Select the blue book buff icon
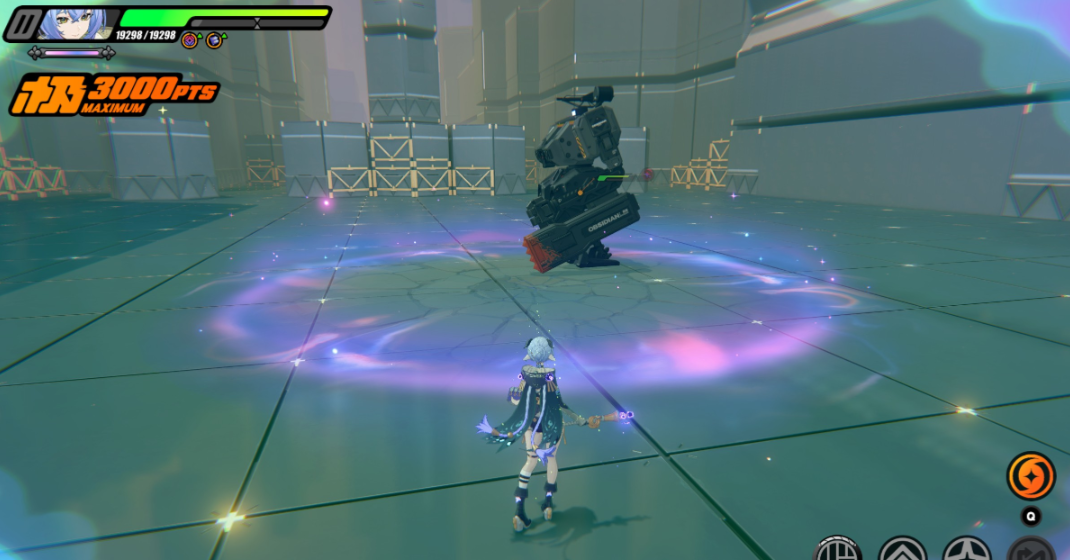The width and height of the screenshot is (1070, 560). point(214,40)
